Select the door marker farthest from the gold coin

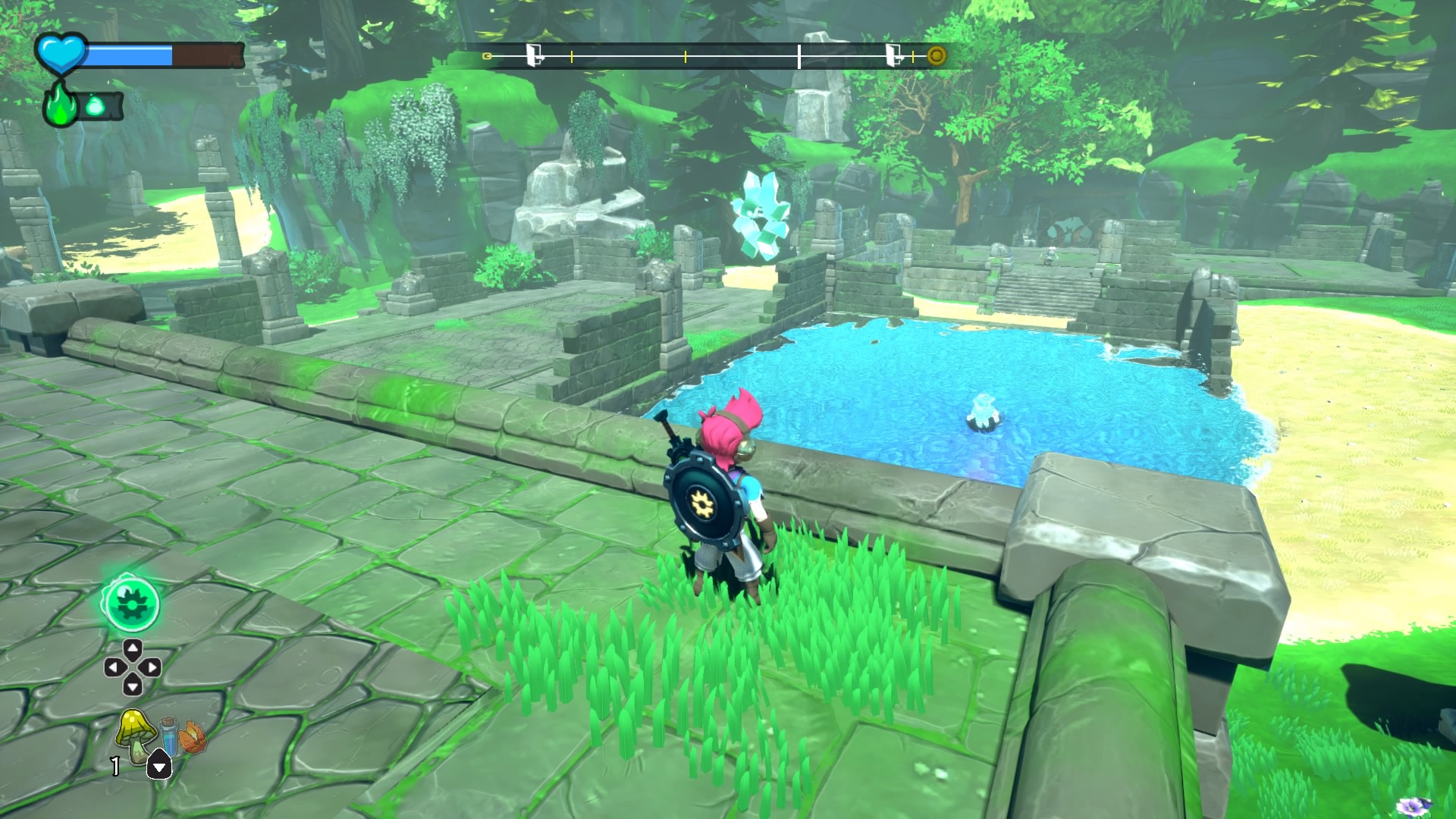[535, 55]
